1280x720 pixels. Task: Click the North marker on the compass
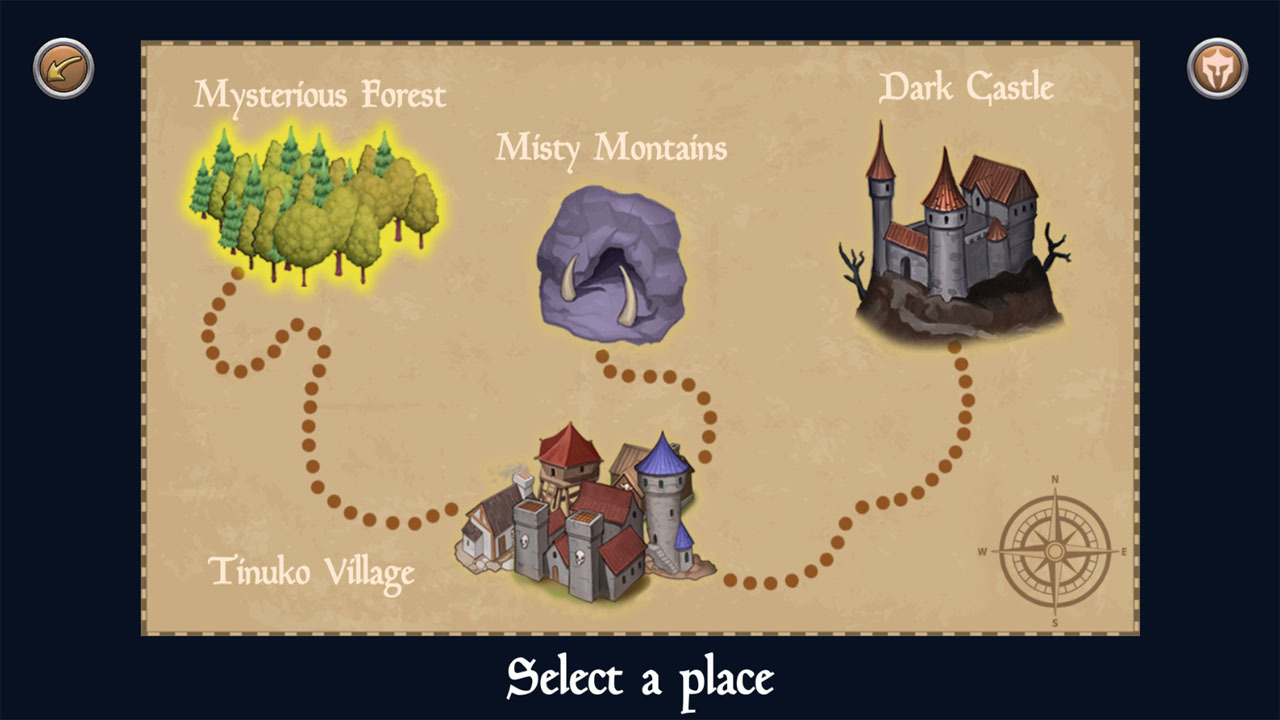tap(1056, 480)
